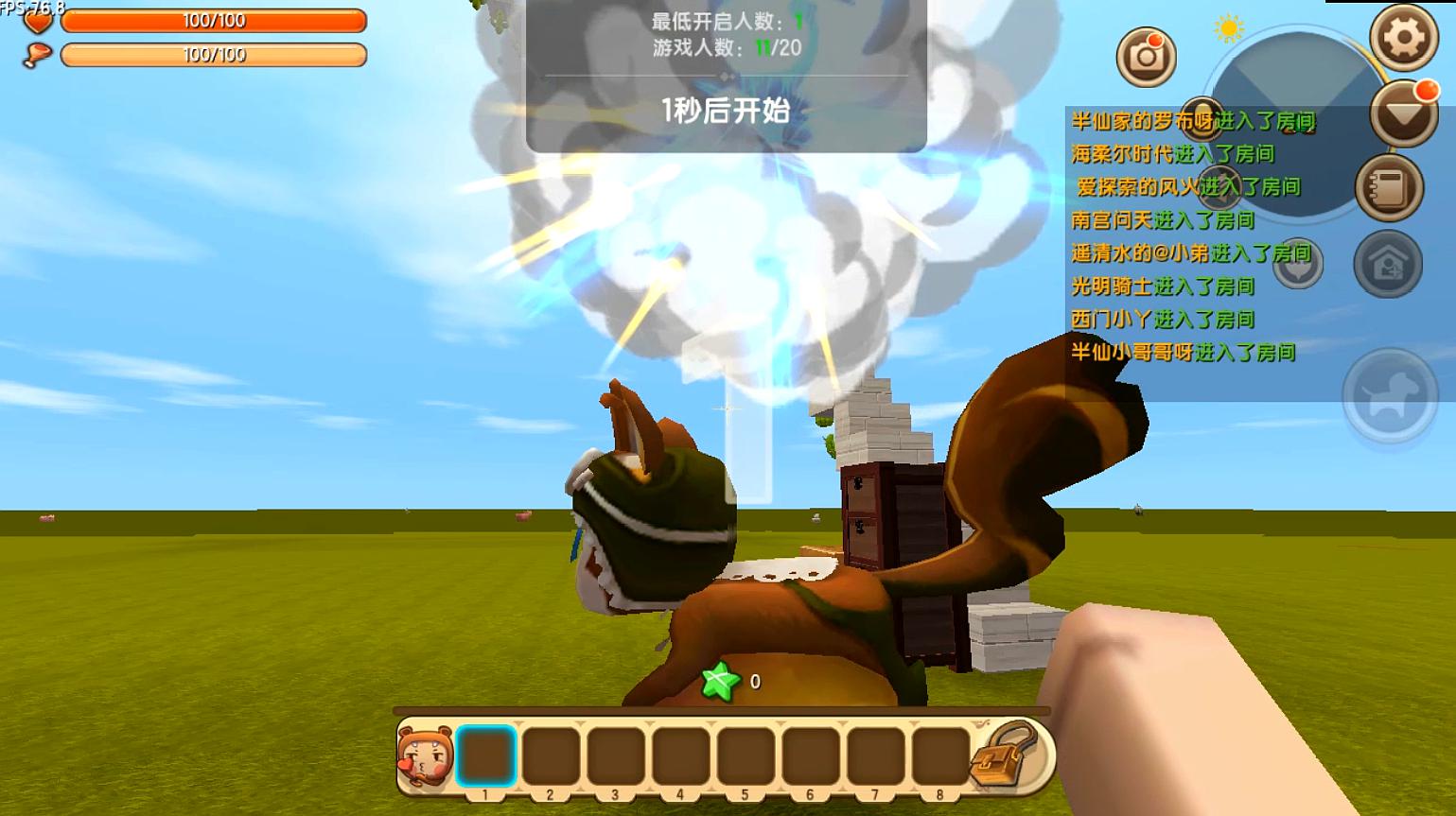Expand the dropdown arrow button
The height and width of the screenshot is (816, 1456).
pos(1404,114)
